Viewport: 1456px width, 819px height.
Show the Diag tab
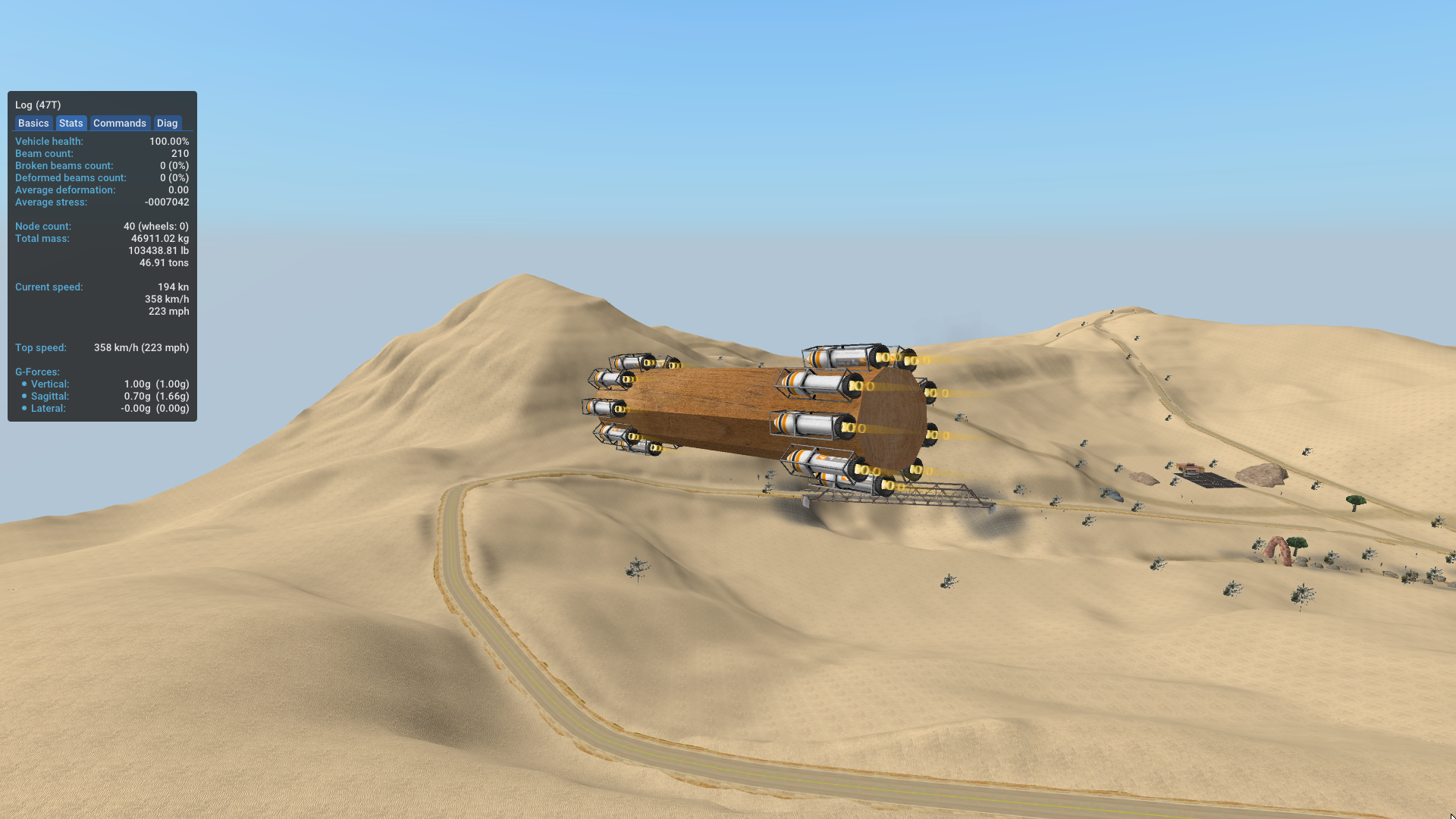click(167, 123)
